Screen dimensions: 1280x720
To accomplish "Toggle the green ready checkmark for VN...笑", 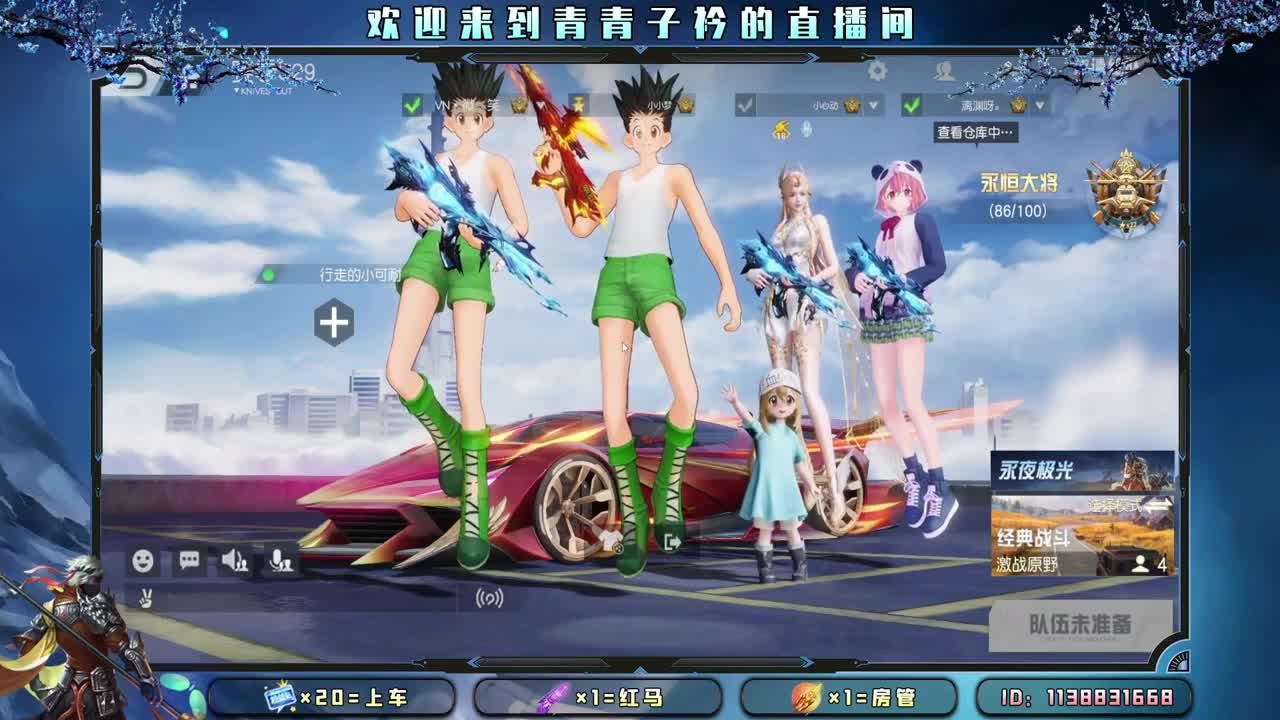I will [410, 104].
